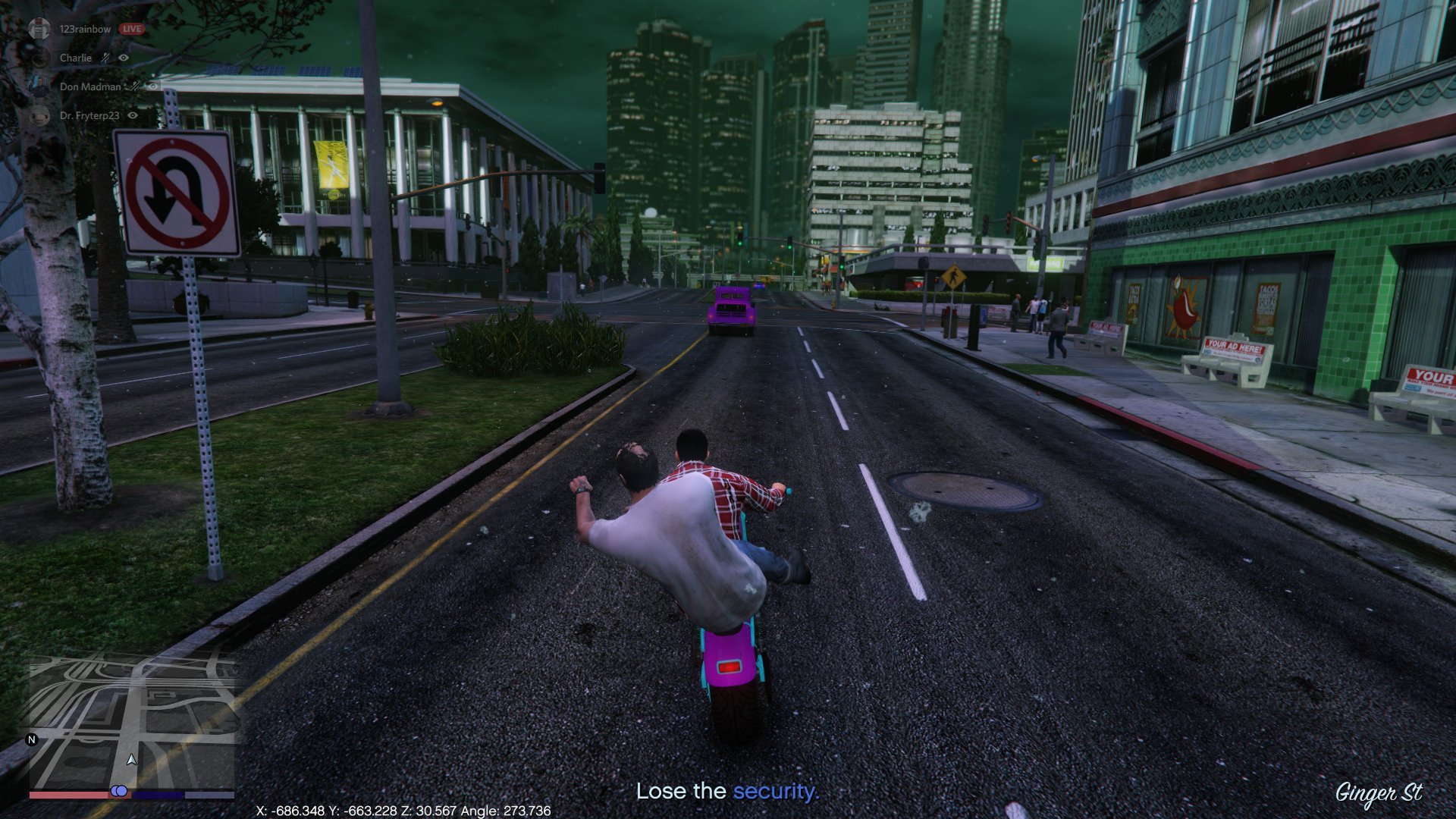Select the north compass marker on minimap
This screenshot has width=1456, height=819.
click(x=32, y=739)
